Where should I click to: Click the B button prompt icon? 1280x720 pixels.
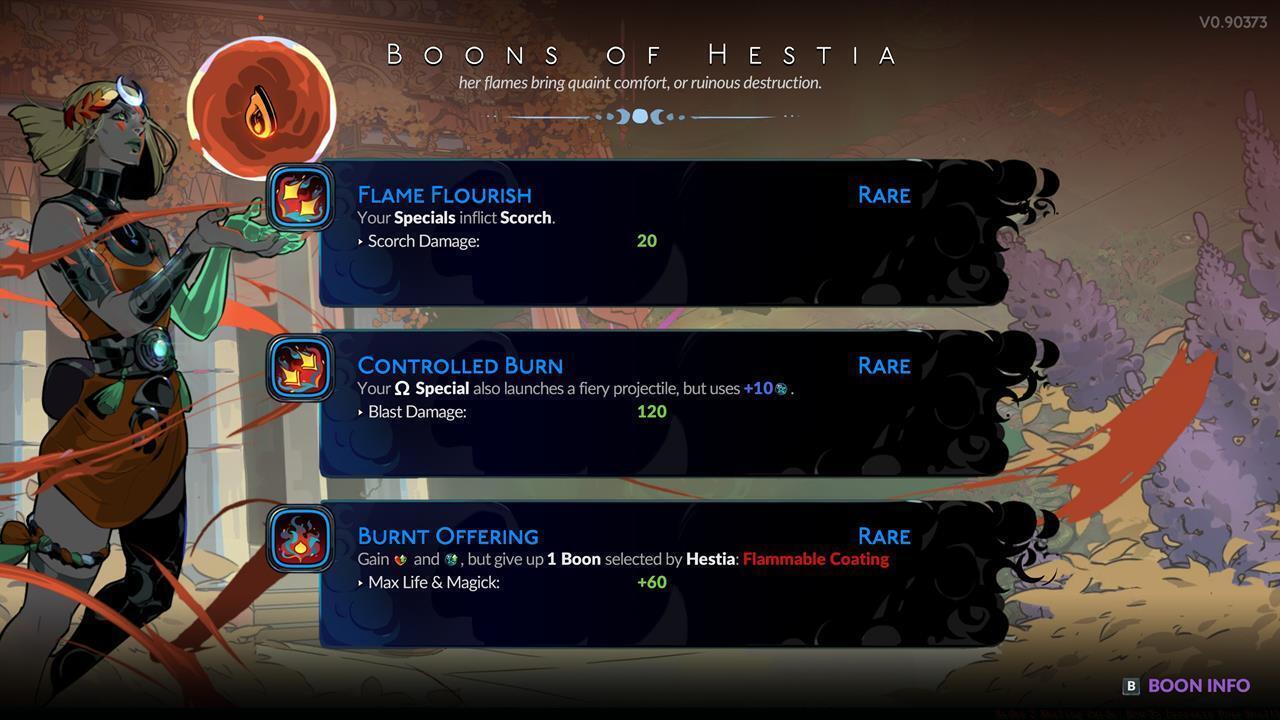[1130, 685]
